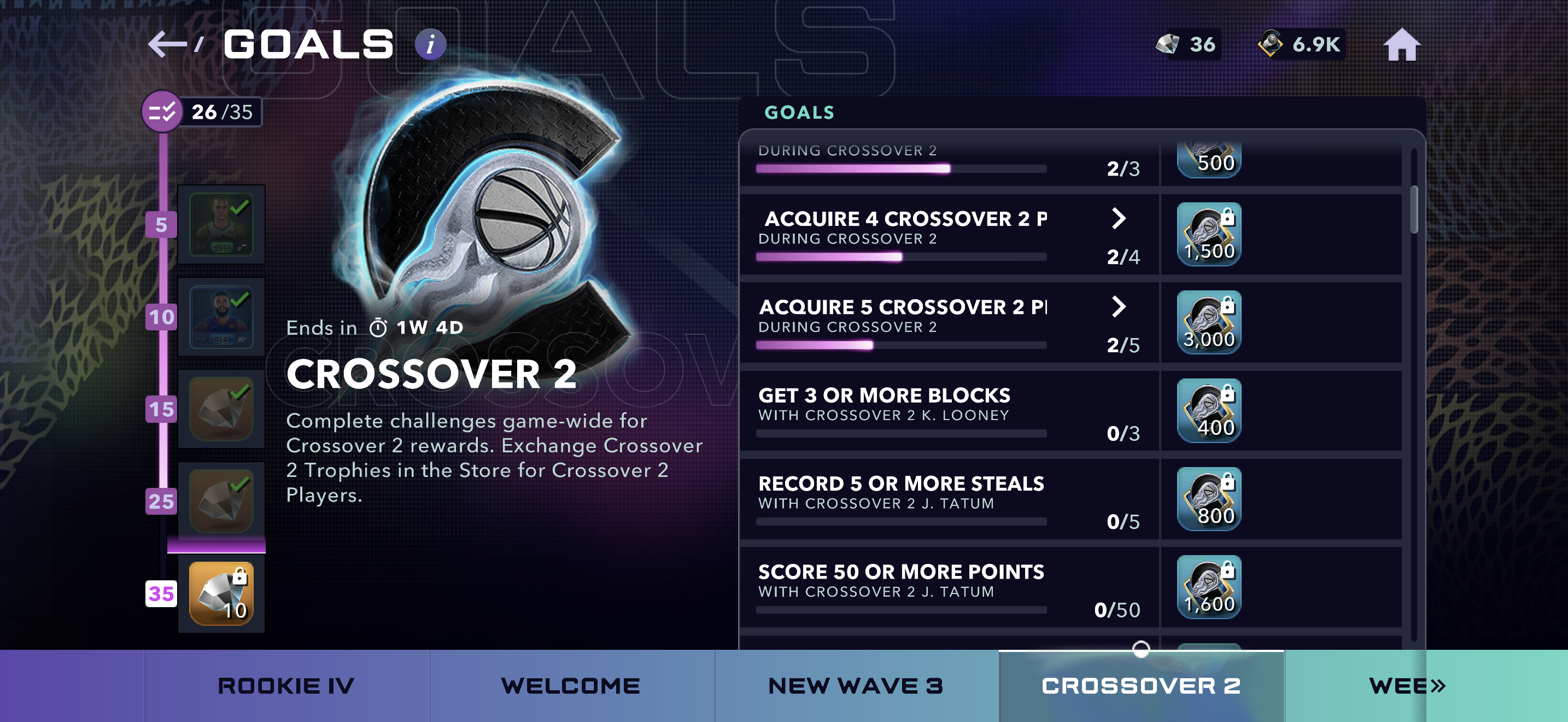View the milestone 5 player card reward

pos(221,224)
